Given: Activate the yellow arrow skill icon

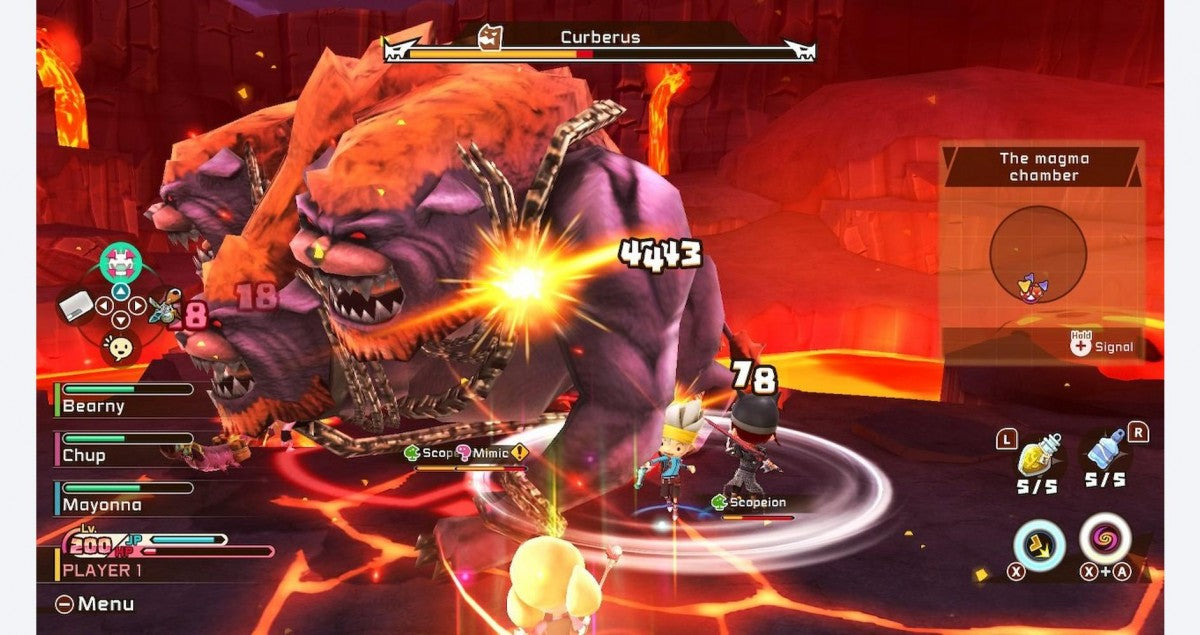Looking at the screenshot, I should (x=1037, y=547).
